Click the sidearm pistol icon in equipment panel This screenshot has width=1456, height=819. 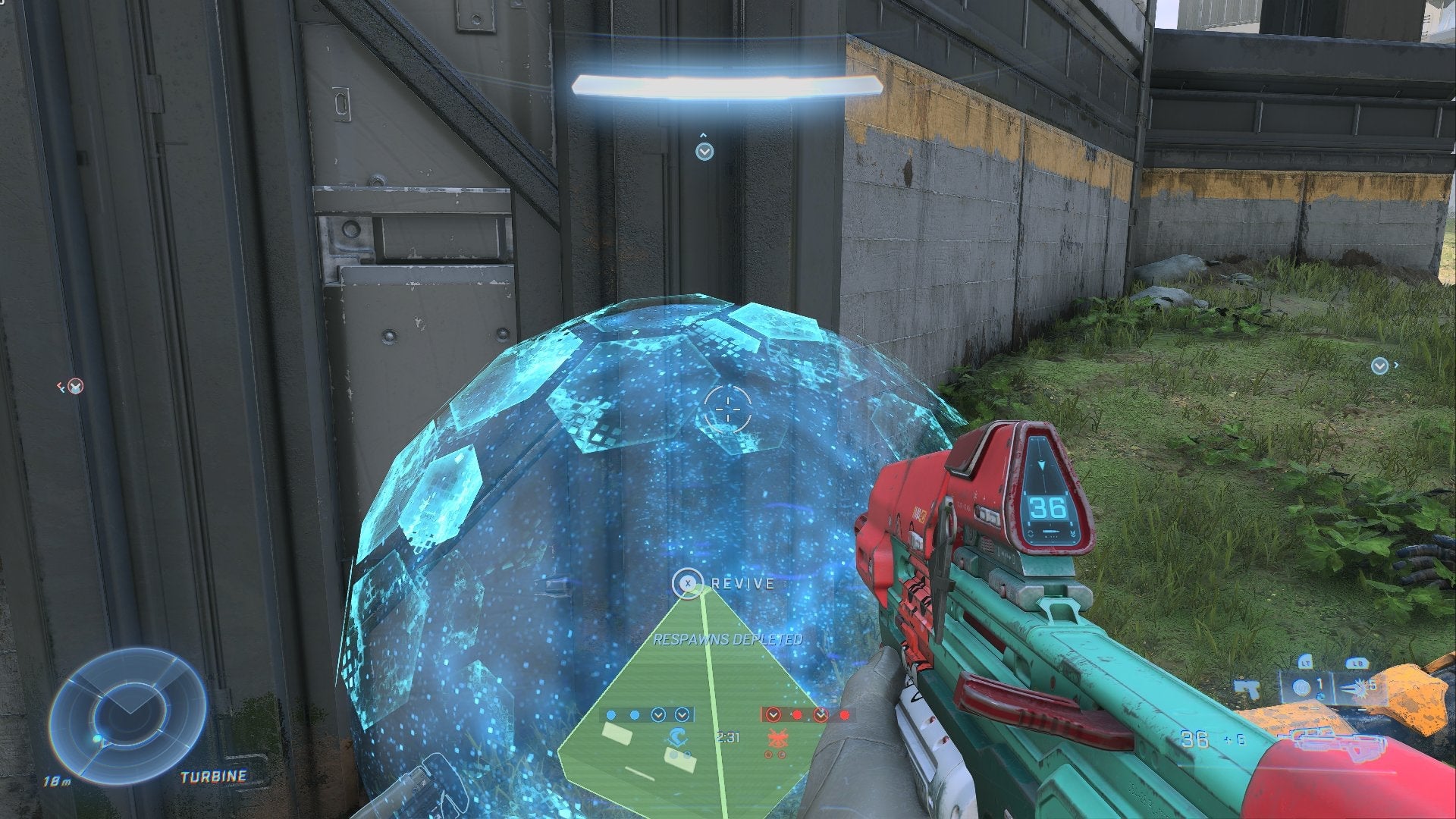click(1248, 689)
